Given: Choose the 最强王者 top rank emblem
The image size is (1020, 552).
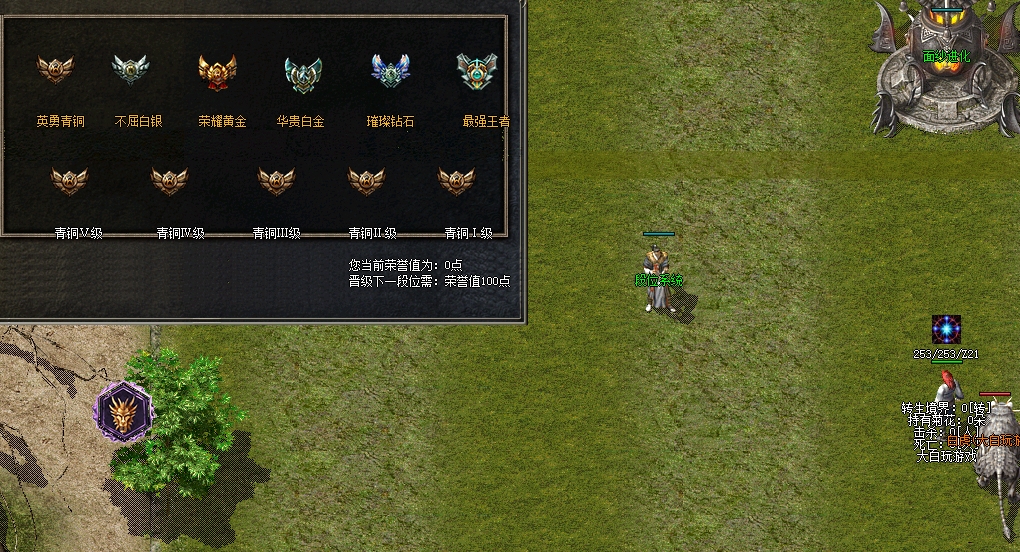Looking at the screenshot, I should coord(477,71).
